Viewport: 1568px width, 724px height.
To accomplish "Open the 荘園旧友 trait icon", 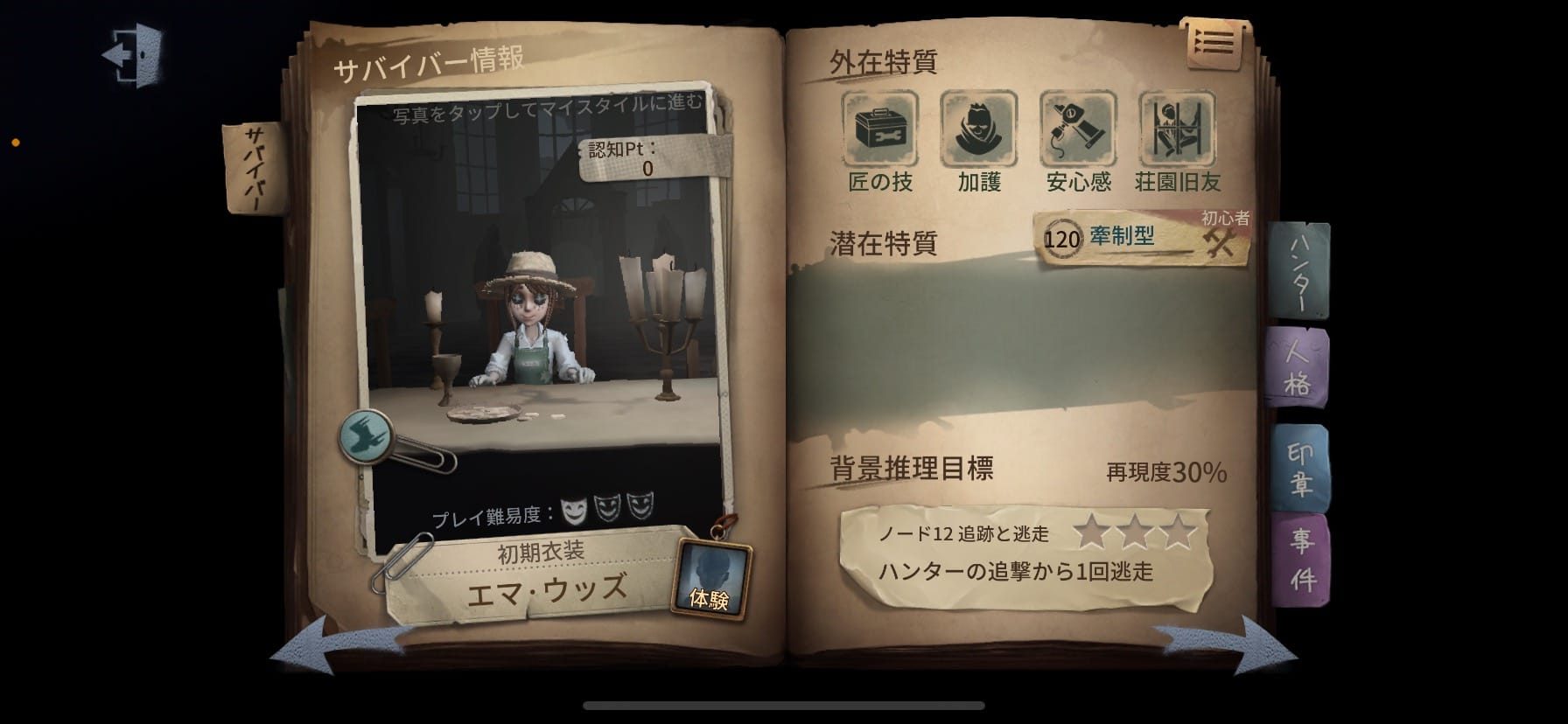I will [x=1176, y=129].
